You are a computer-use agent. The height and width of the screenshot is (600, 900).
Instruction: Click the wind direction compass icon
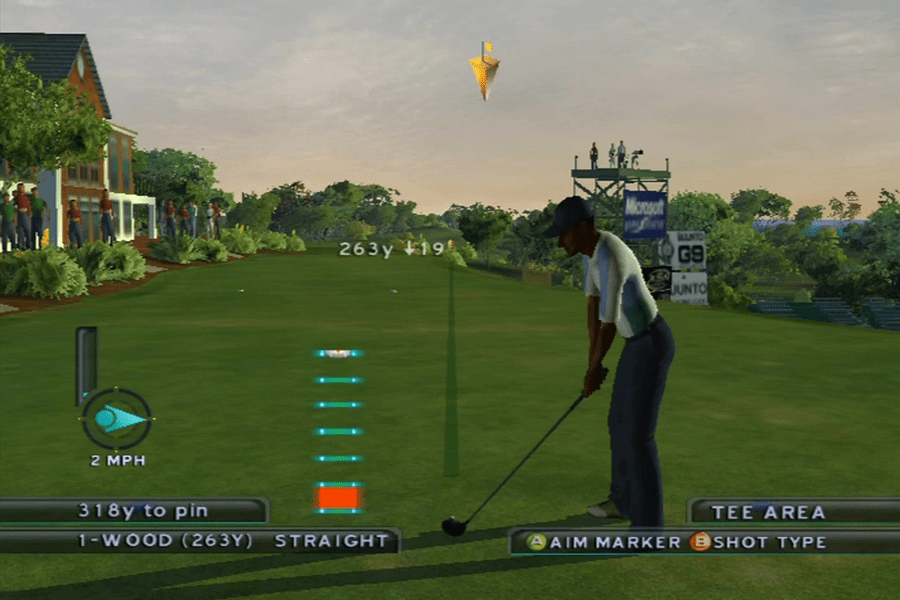117,419
